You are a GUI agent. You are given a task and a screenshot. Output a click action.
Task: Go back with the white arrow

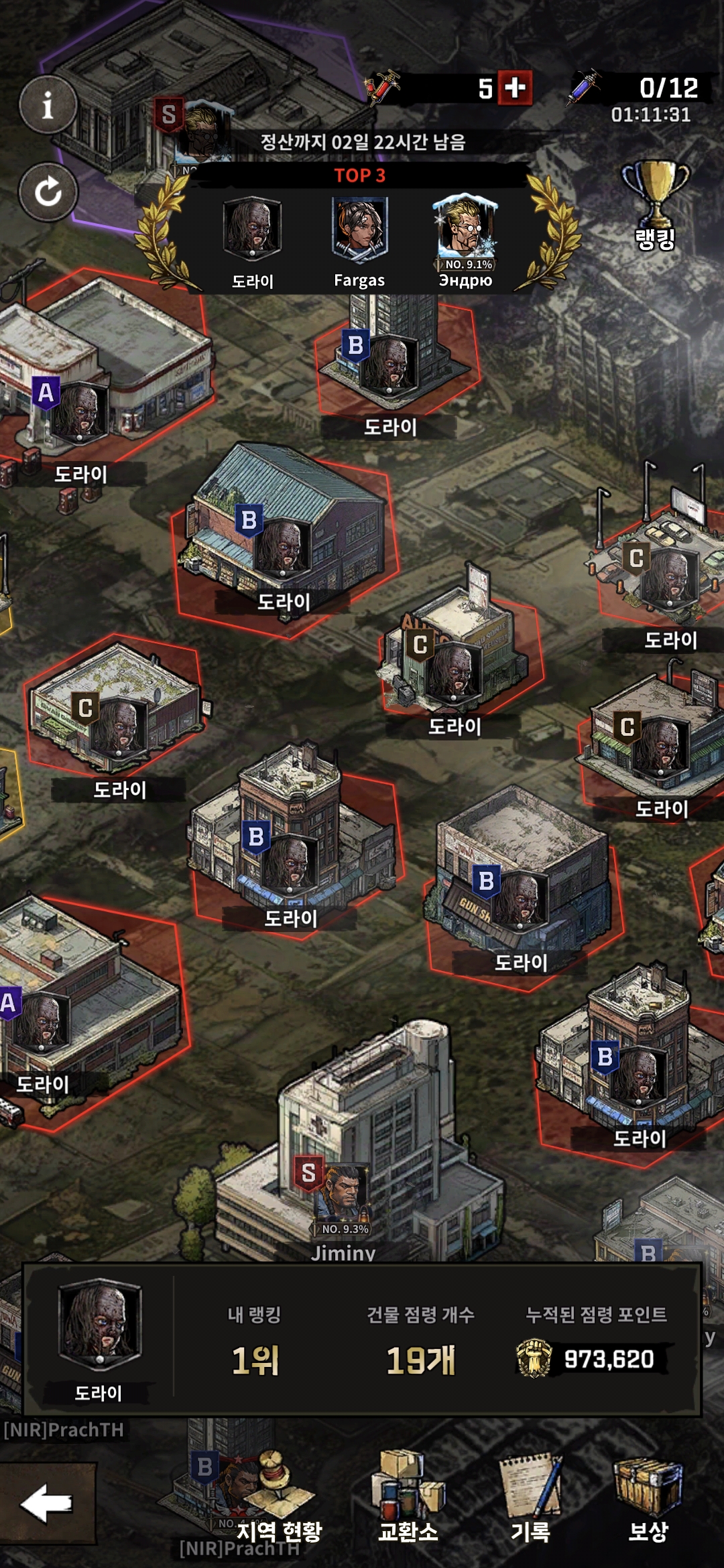[x=47, y=1503]
